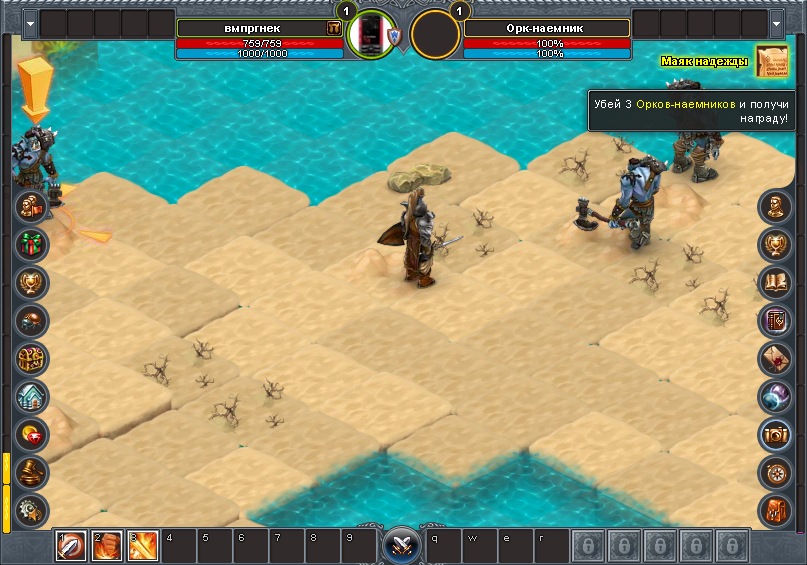Click the crossed swords attack button
This screenshot has width=807, height=565.
click(x=403, y=545)
